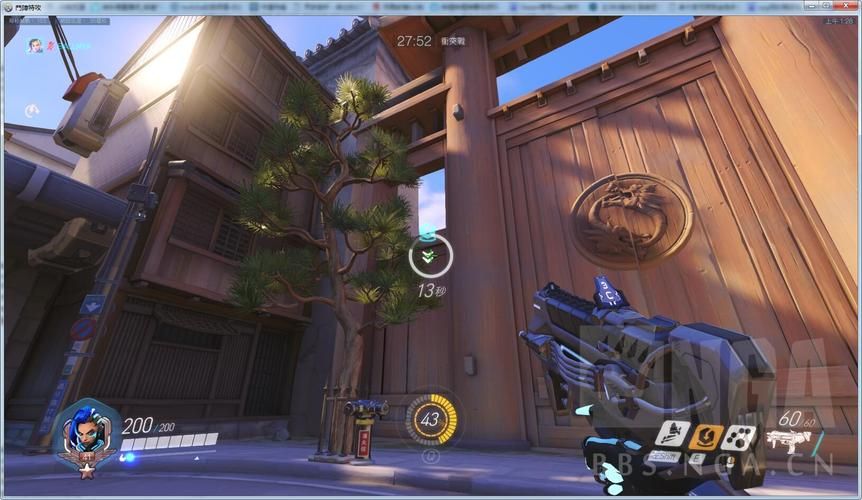
Task: Select the Translocator beacon marker with countdown
Action: [x=431, y=257]
